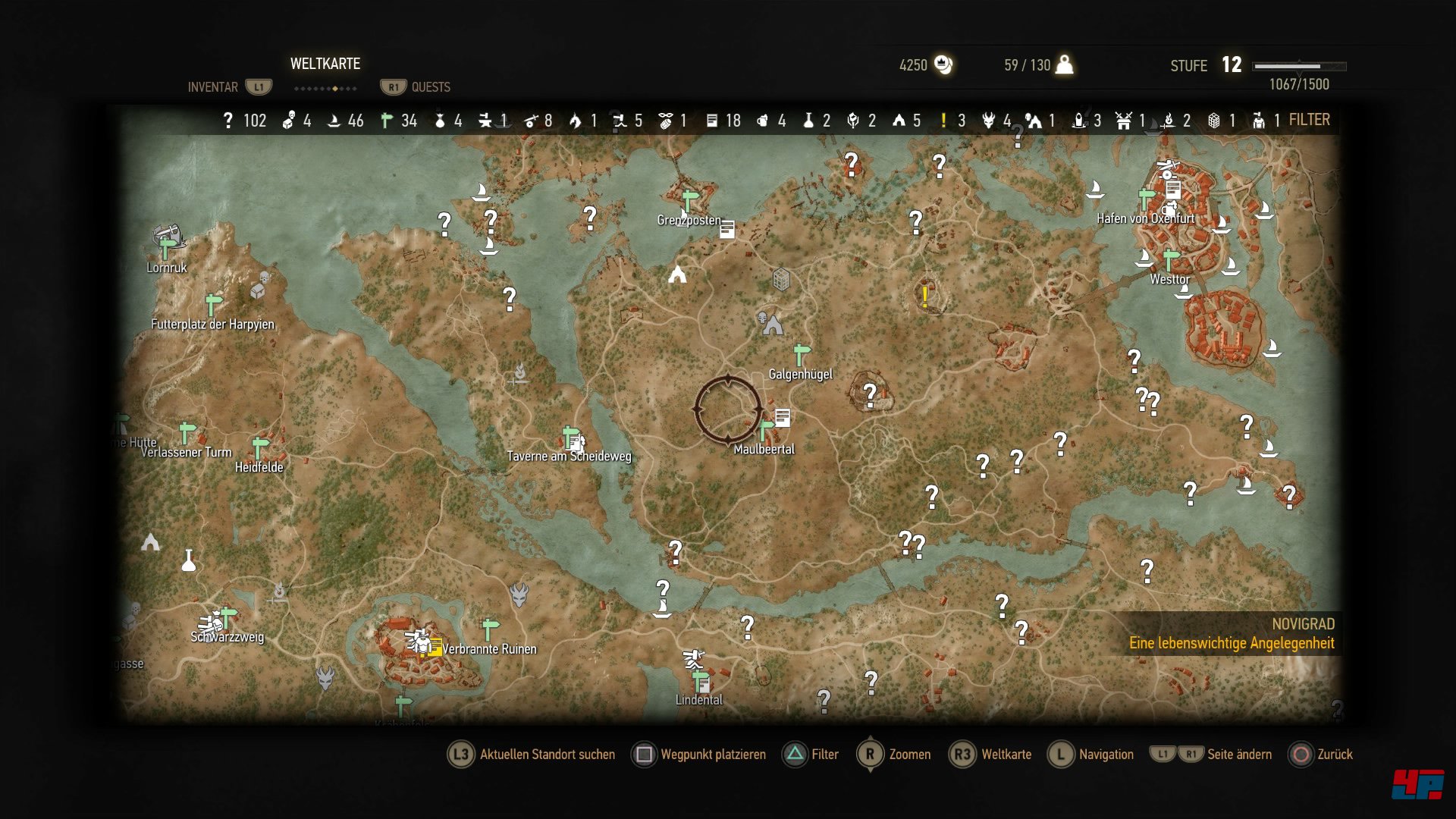Select the Lornruk signpost marker
The width and height of the screenshot is (1456, 819).
point(167,248)
